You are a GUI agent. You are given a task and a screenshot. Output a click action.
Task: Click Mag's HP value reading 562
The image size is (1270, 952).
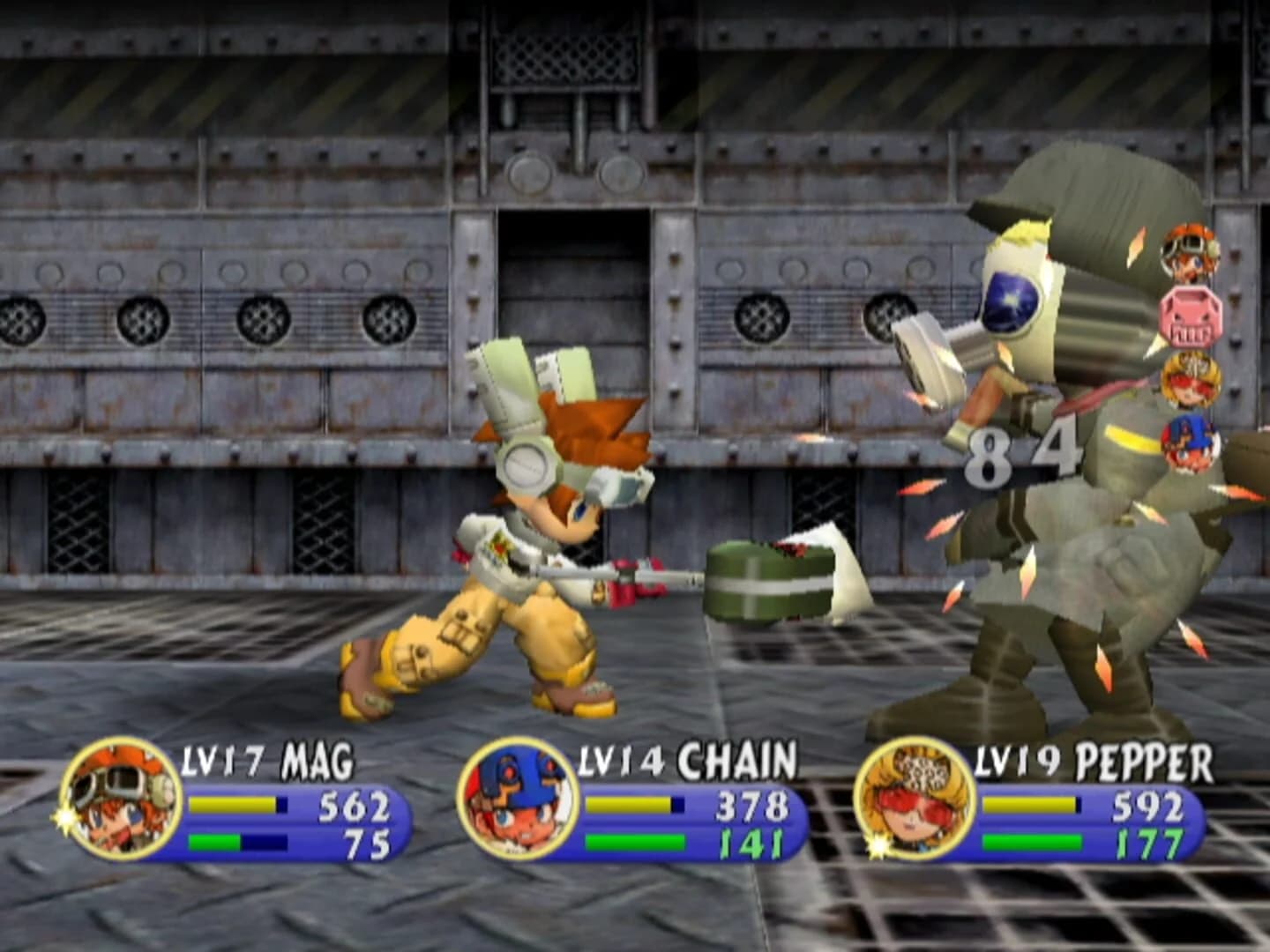pyautogui.click(x=353, y=805)
